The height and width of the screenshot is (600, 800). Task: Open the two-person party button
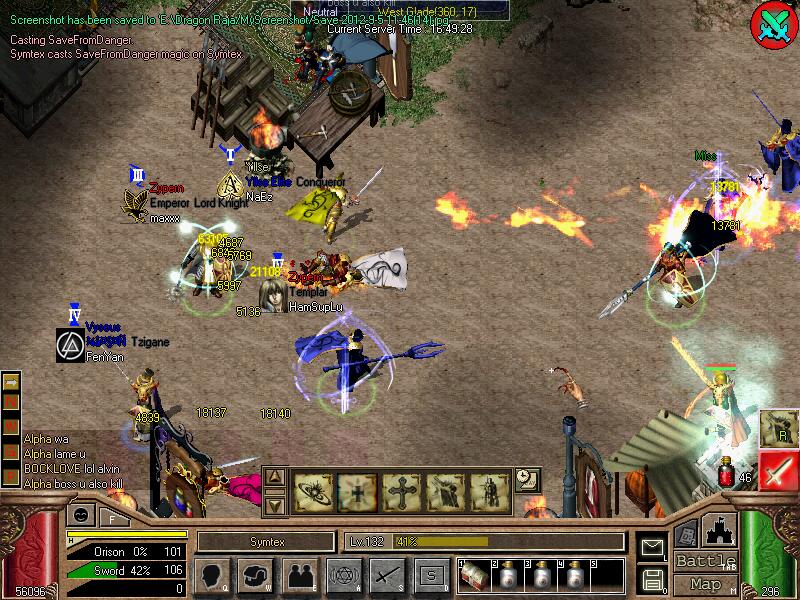click(x=299, y=576)
